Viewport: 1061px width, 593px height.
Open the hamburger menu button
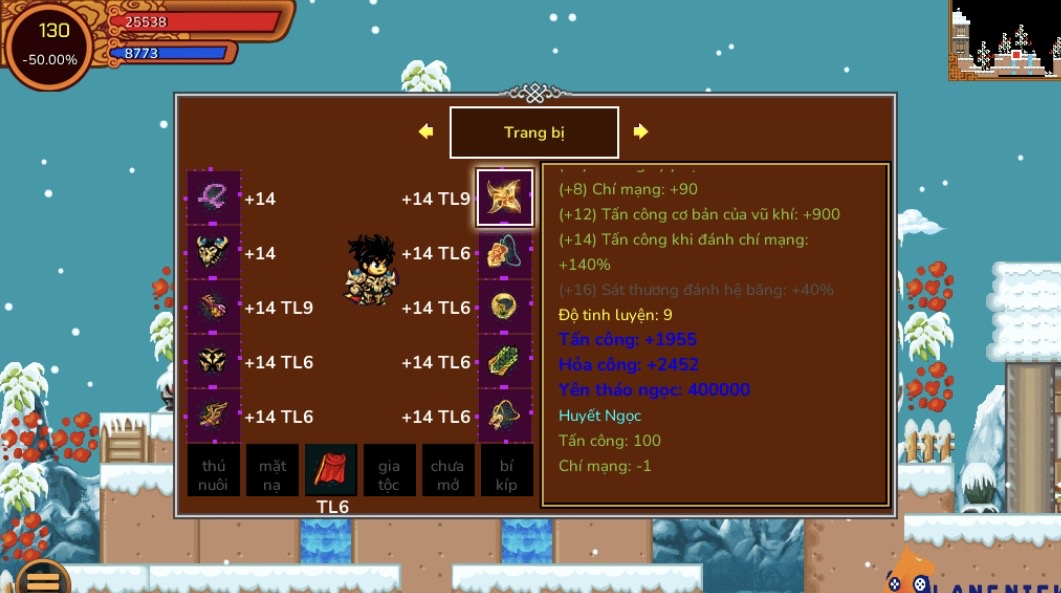point(41,578)
